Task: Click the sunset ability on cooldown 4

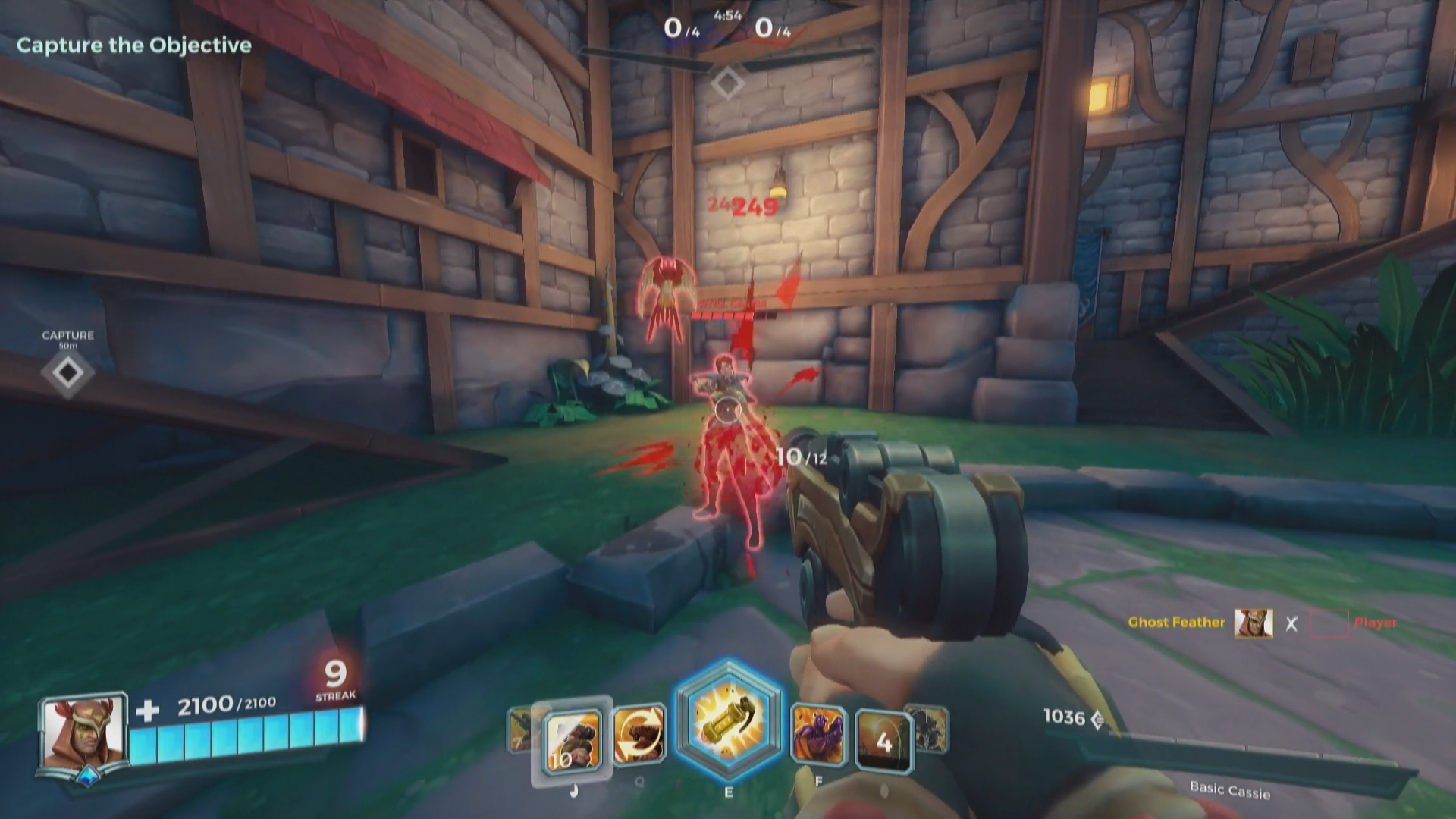Action: pos(883,740)
